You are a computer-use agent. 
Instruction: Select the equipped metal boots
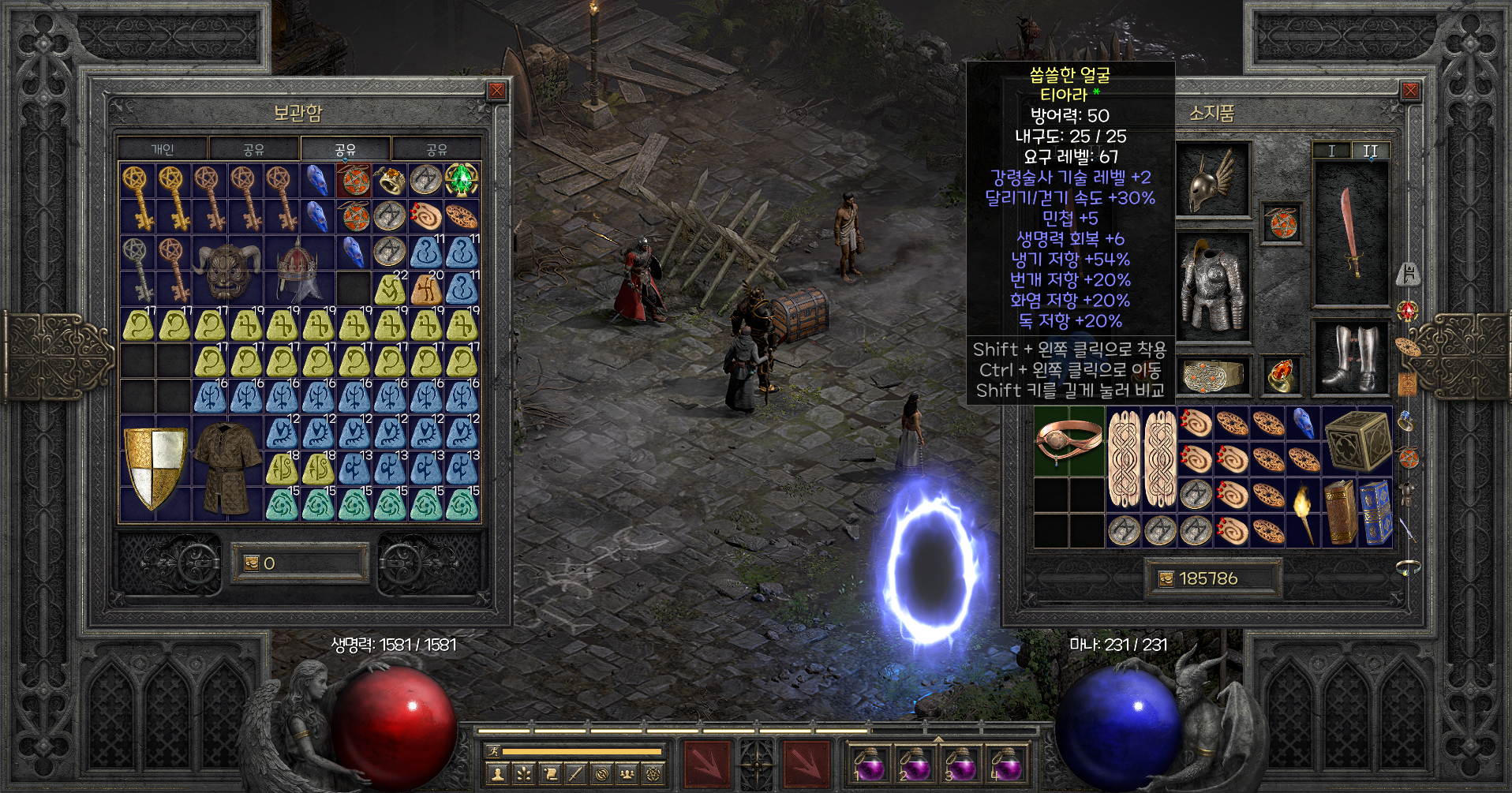pos(1350,359)
